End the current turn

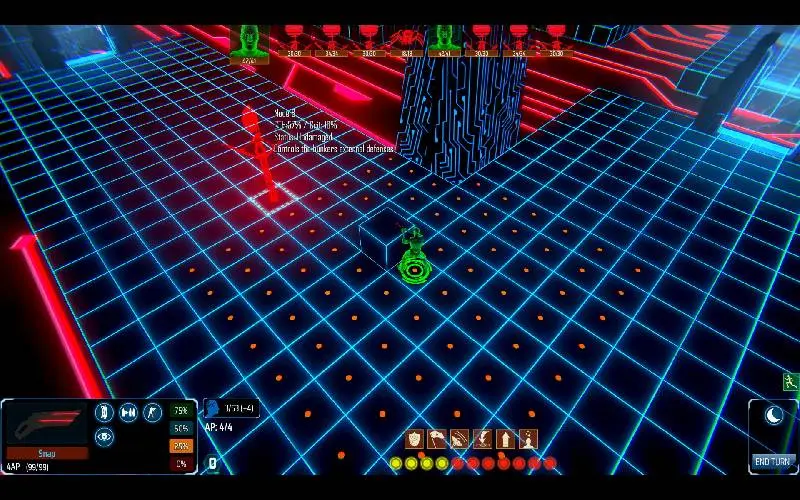tap(772, 461)
